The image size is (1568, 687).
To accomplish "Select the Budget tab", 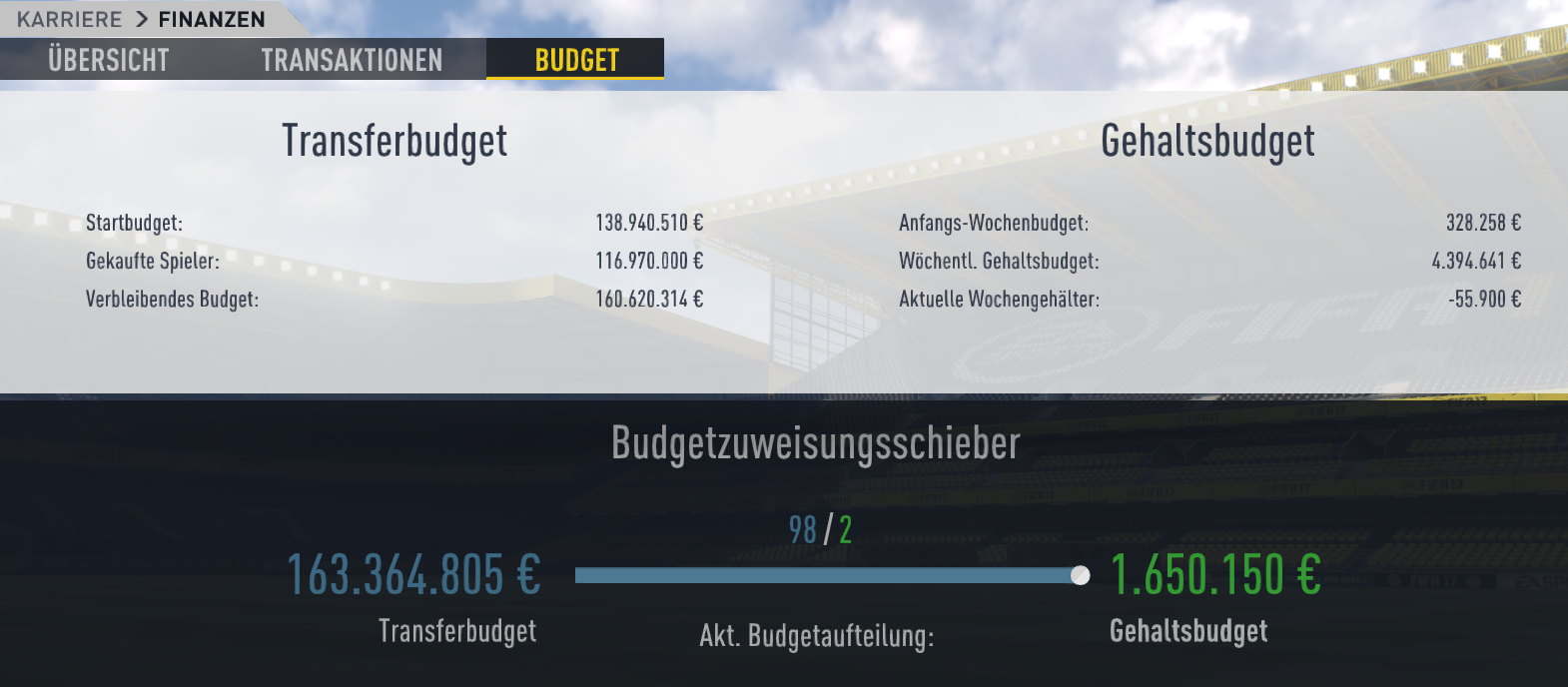I will point(576,60).
